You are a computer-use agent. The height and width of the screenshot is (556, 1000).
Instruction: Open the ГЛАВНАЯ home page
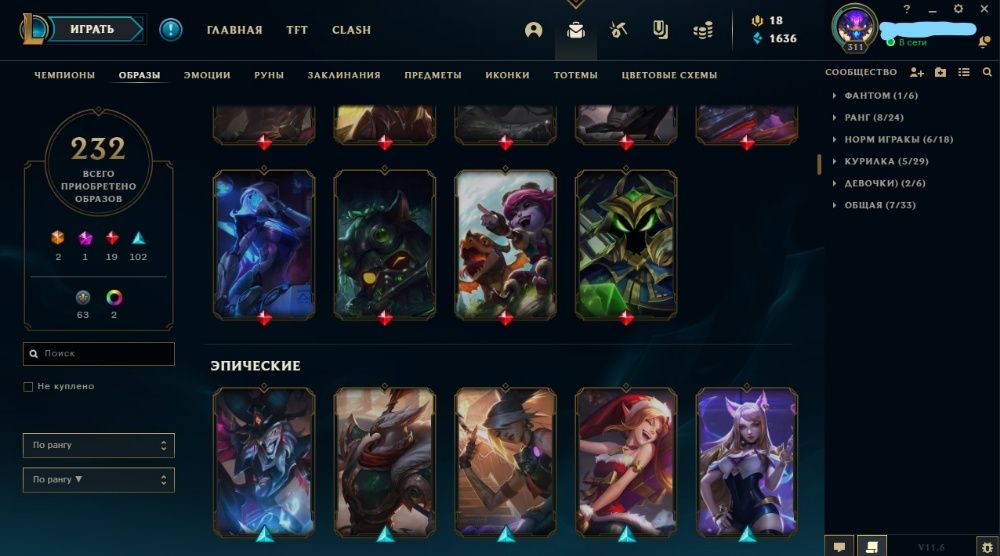(234, 30)
